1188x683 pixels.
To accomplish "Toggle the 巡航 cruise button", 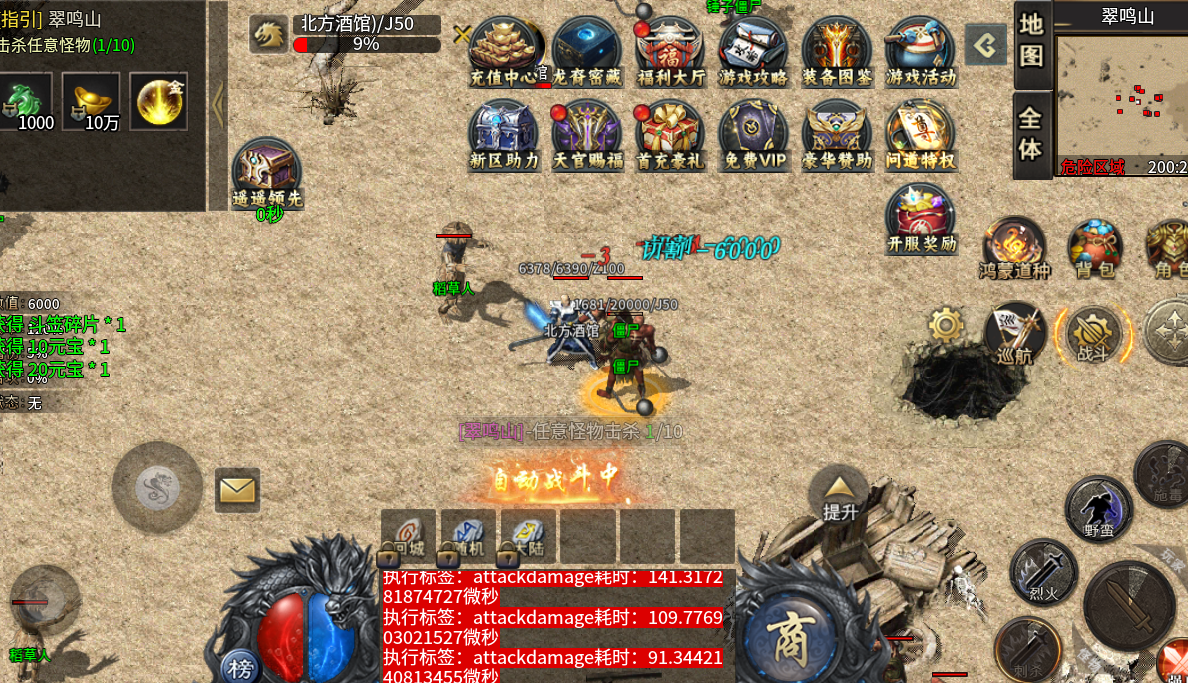I will tap(1015, 332).
